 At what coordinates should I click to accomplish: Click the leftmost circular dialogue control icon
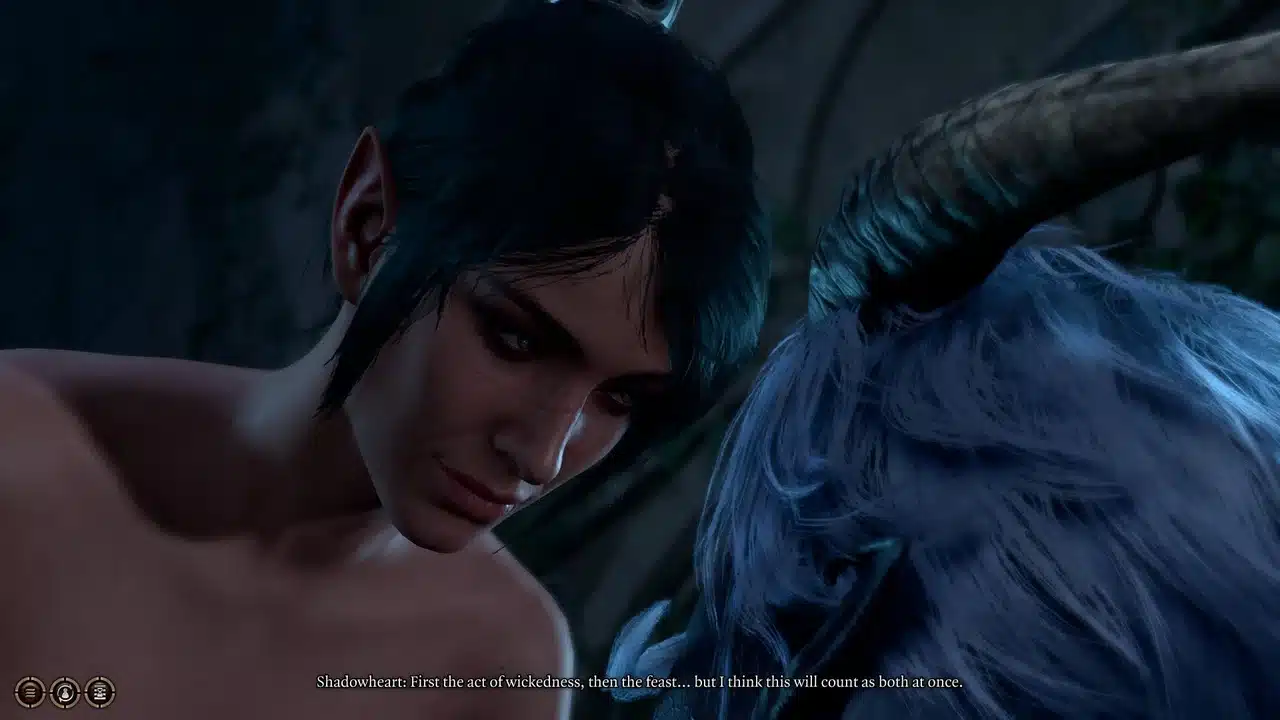(29, 692)
